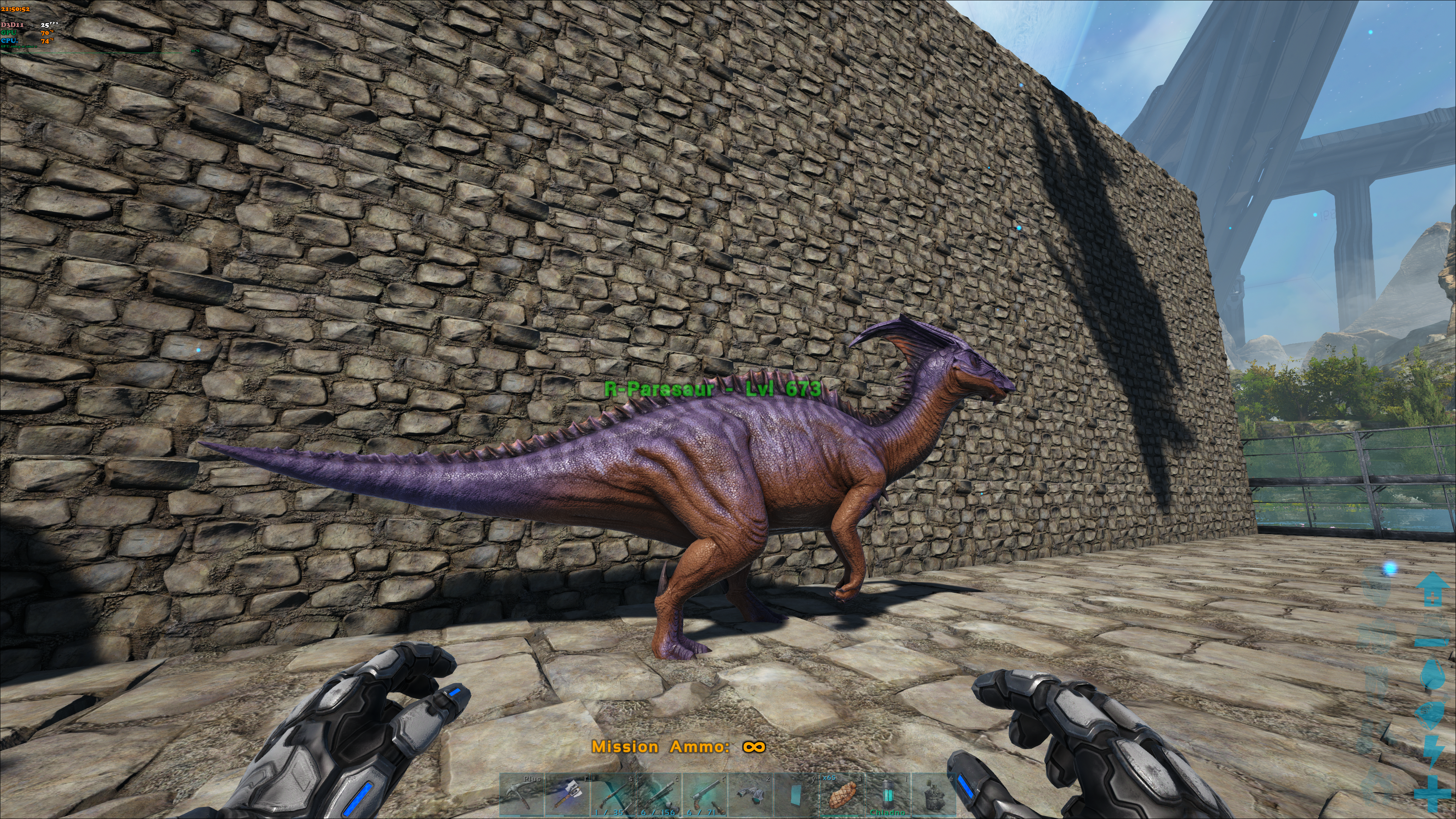The image size is (1456, 819).
Task: Choose the scoped pistol with 6 / 71 ammo
Action: (x=705, y=794)
